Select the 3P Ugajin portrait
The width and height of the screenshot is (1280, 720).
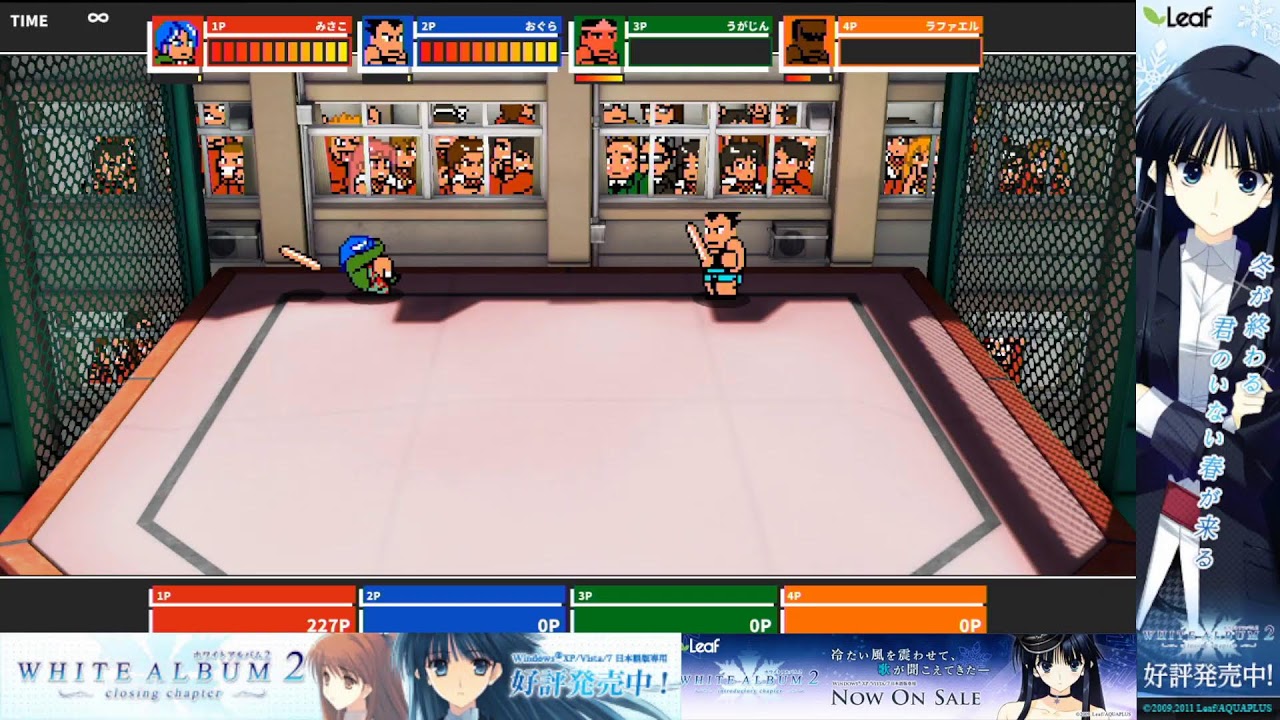pos(597,43)
